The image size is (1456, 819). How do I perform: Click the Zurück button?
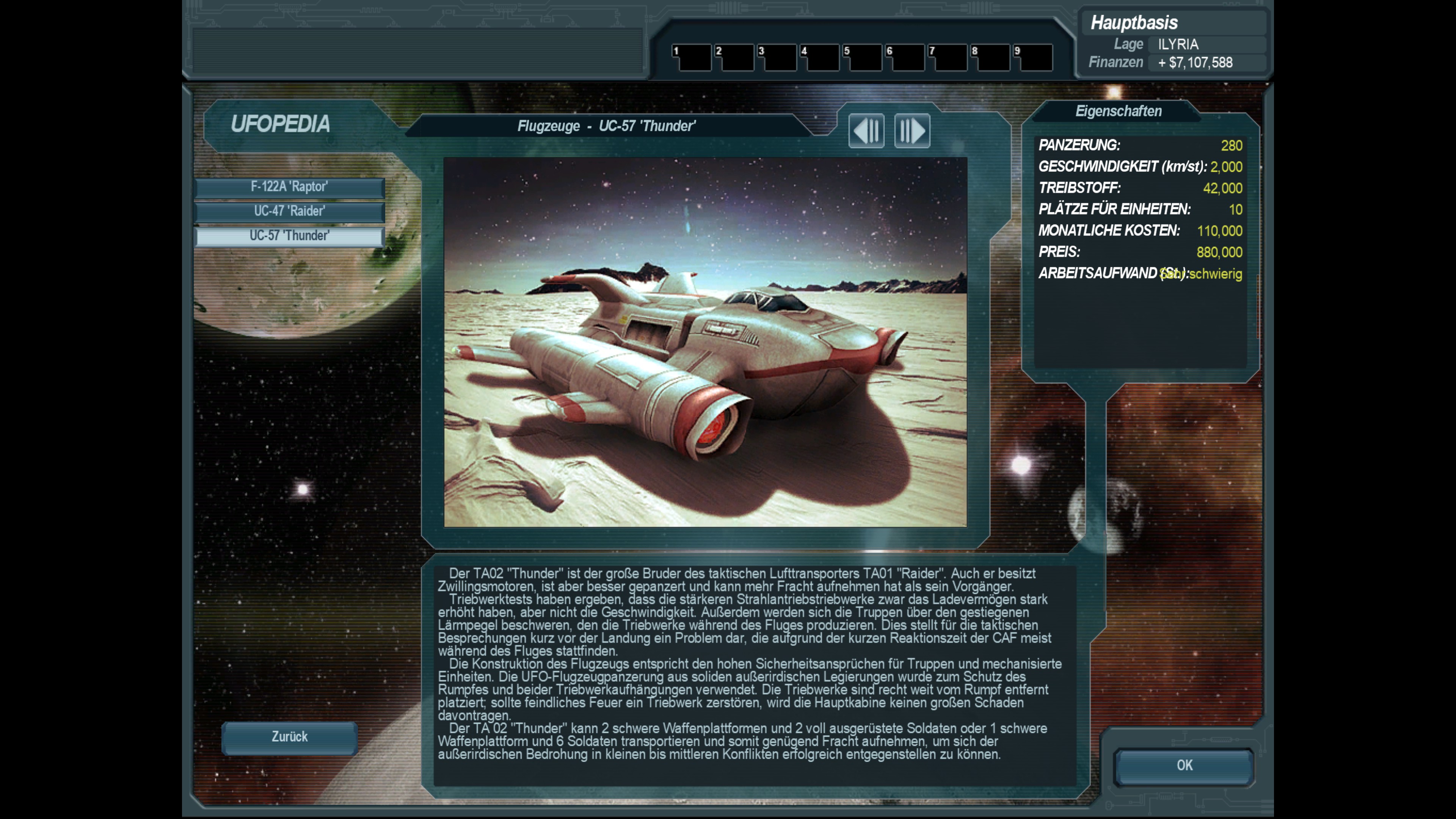[x=289, y=737]
